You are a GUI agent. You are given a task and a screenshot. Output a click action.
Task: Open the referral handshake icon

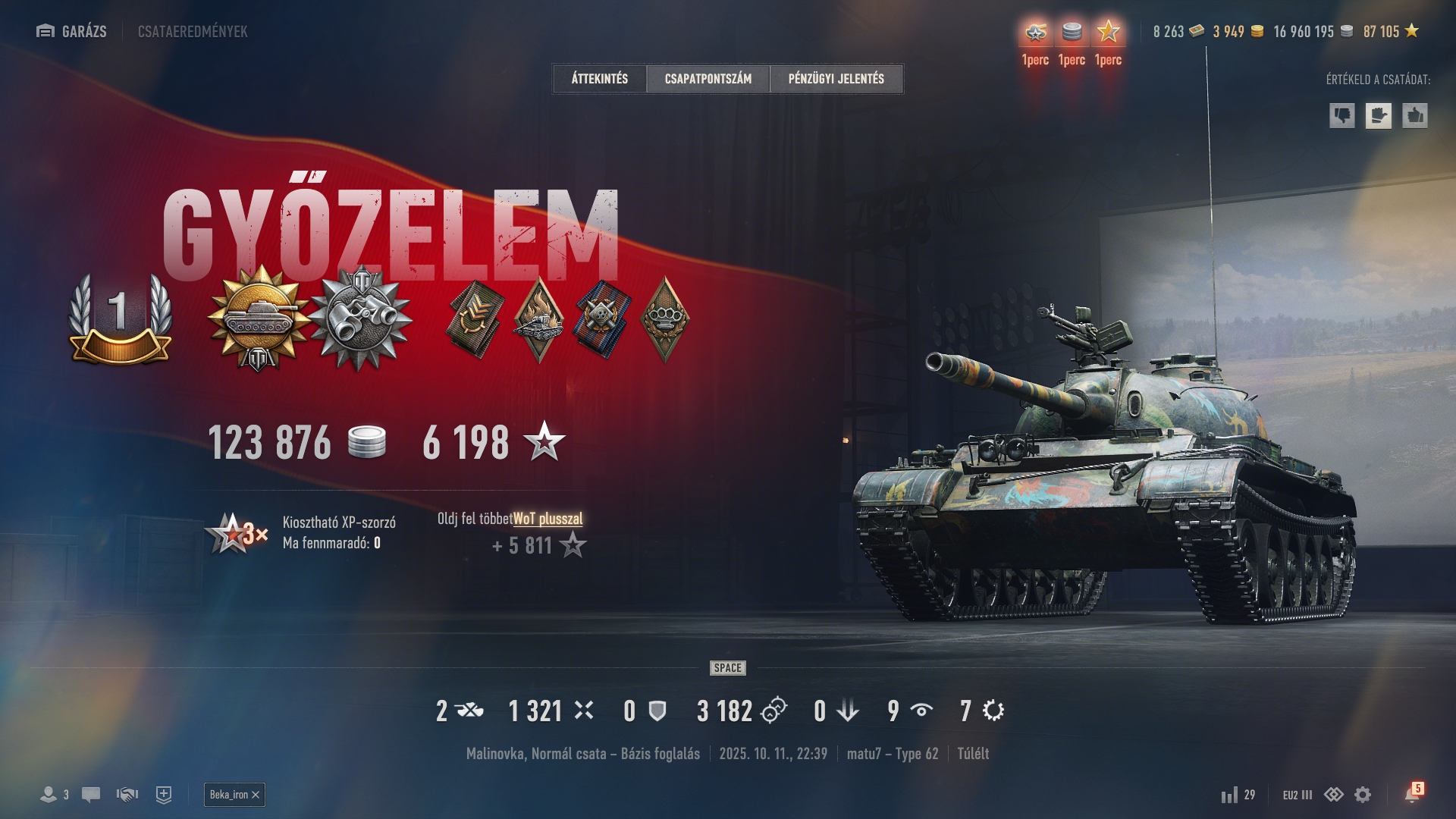pos(127,795)
